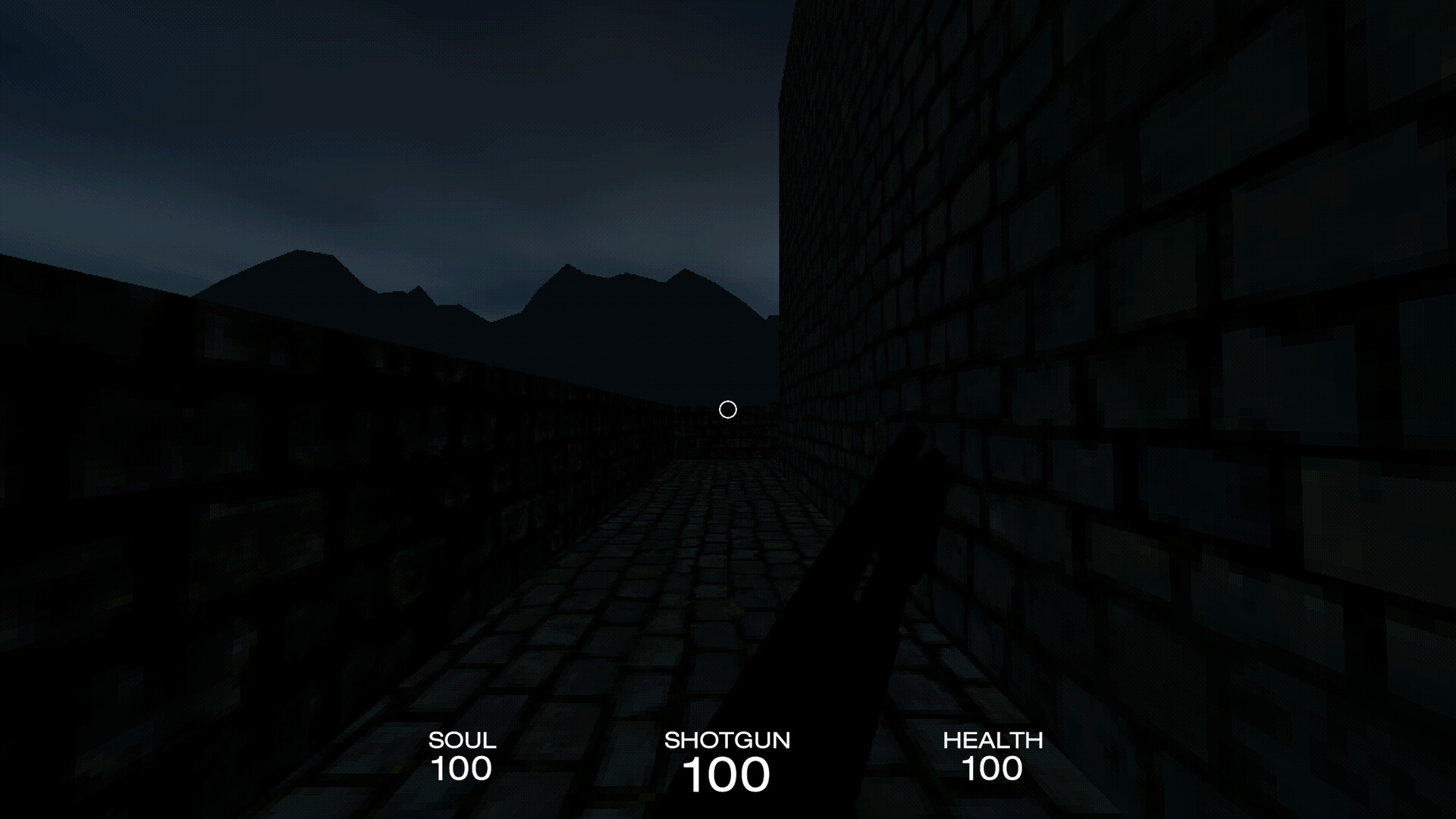
Task: Toggle the HEALTH 100 display
Action: pyautogui.click(x=993, y=768)
